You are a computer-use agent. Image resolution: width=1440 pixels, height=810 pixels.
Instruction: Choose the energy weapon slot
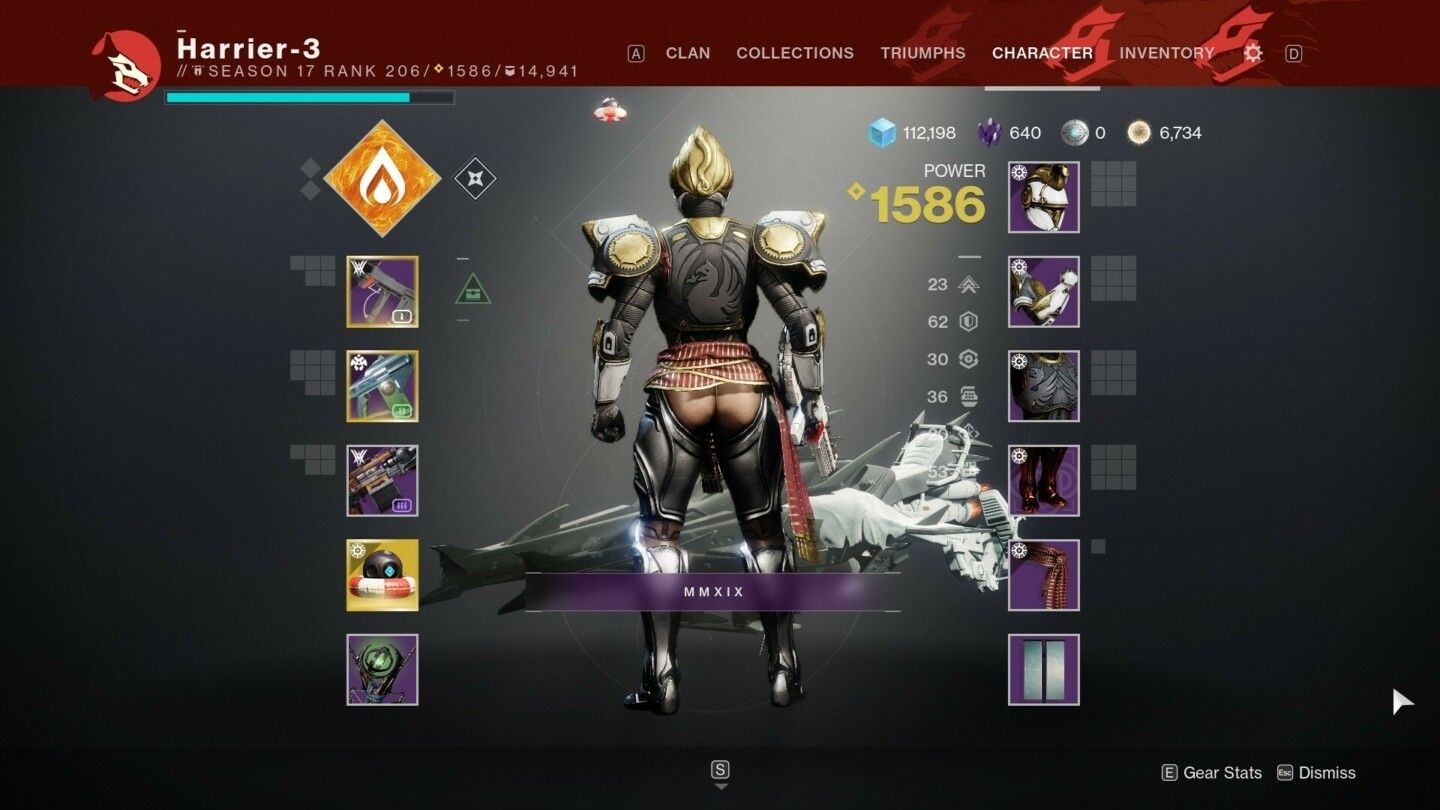pyautogui.click(x=382, y=386)
